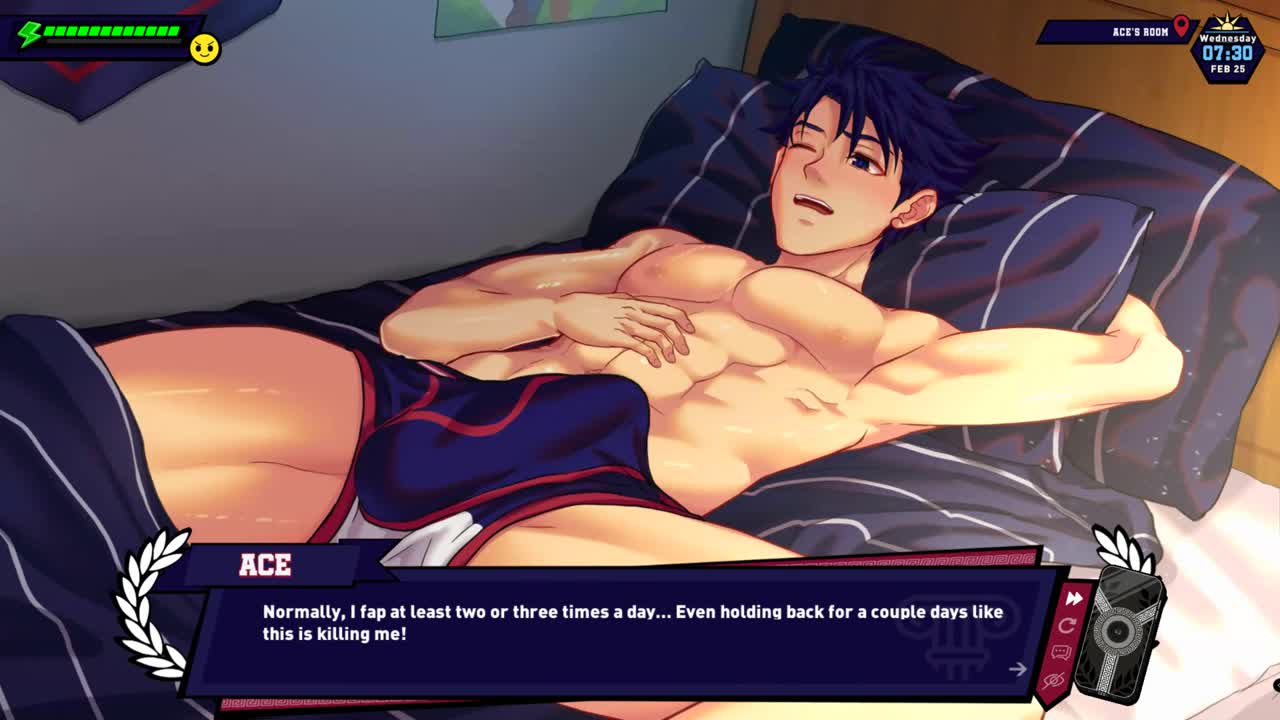This screenshot has height=720, width=1280.
Task: Click the red map pin location icon
Action: 1180,27
